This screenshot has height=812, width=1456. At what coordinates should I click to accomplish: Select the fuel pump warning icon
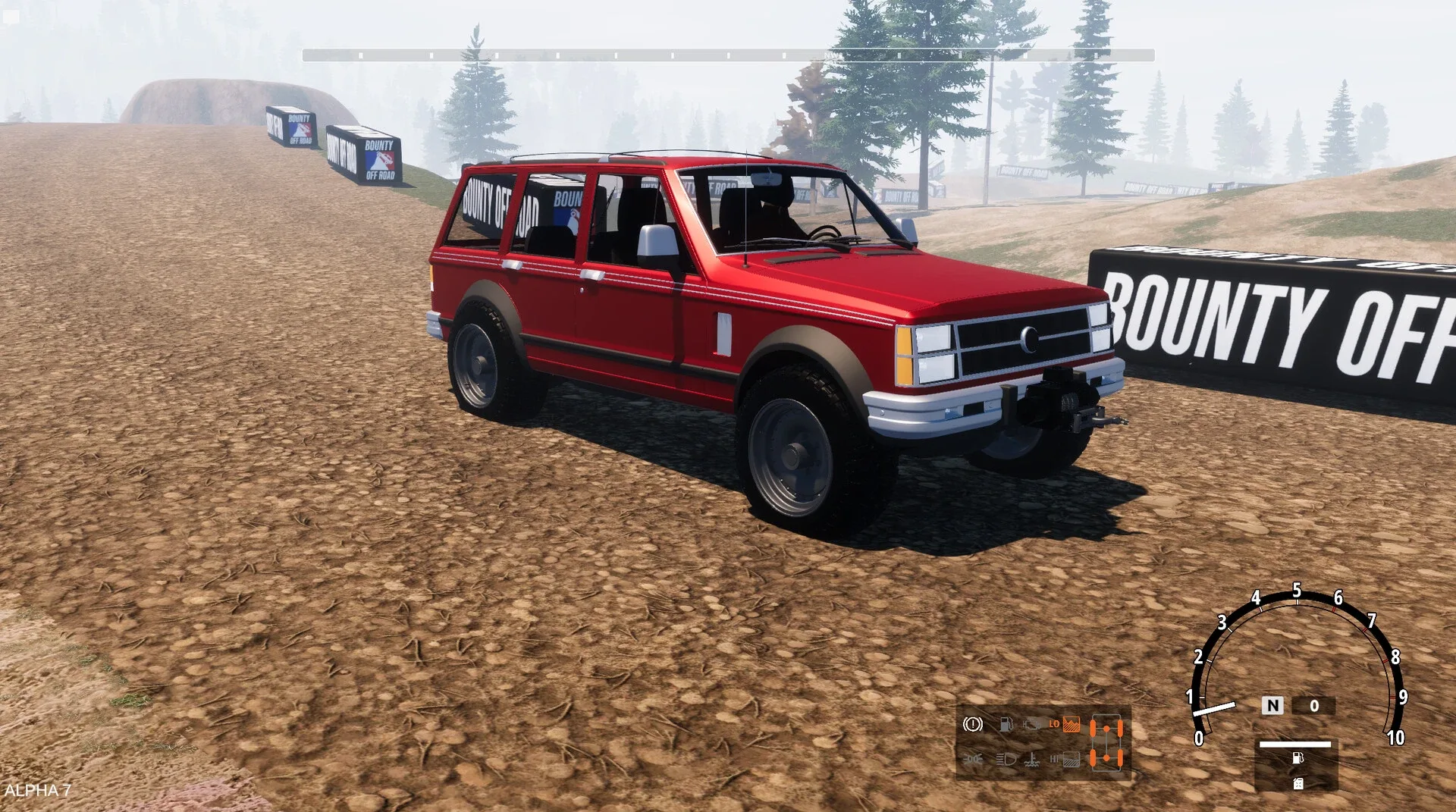[1006, 724]
